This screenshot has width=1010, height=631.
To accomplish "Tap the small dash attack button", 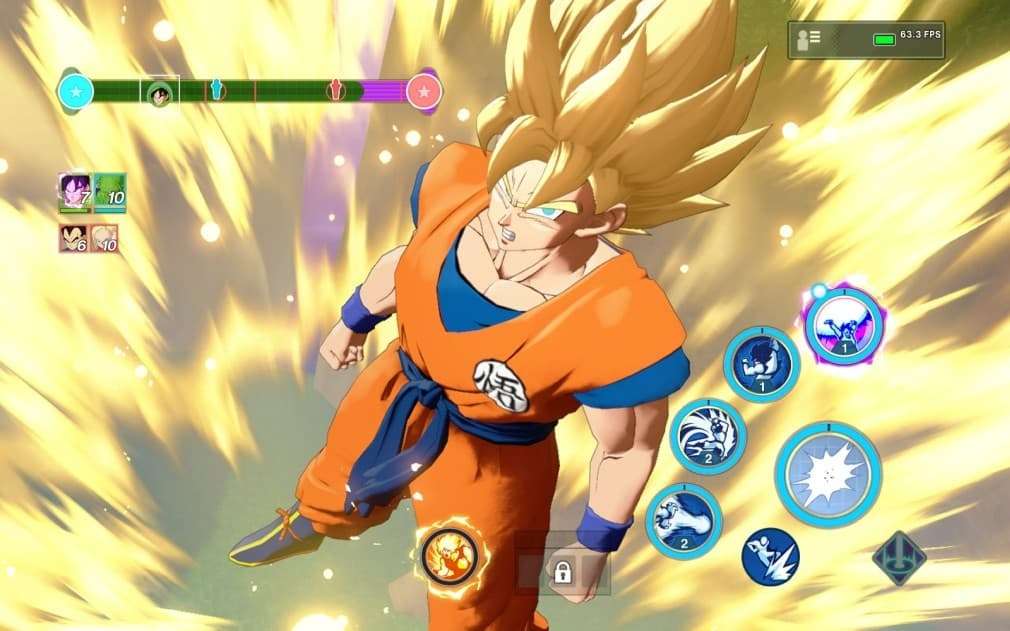I will [x=770, y=556].
